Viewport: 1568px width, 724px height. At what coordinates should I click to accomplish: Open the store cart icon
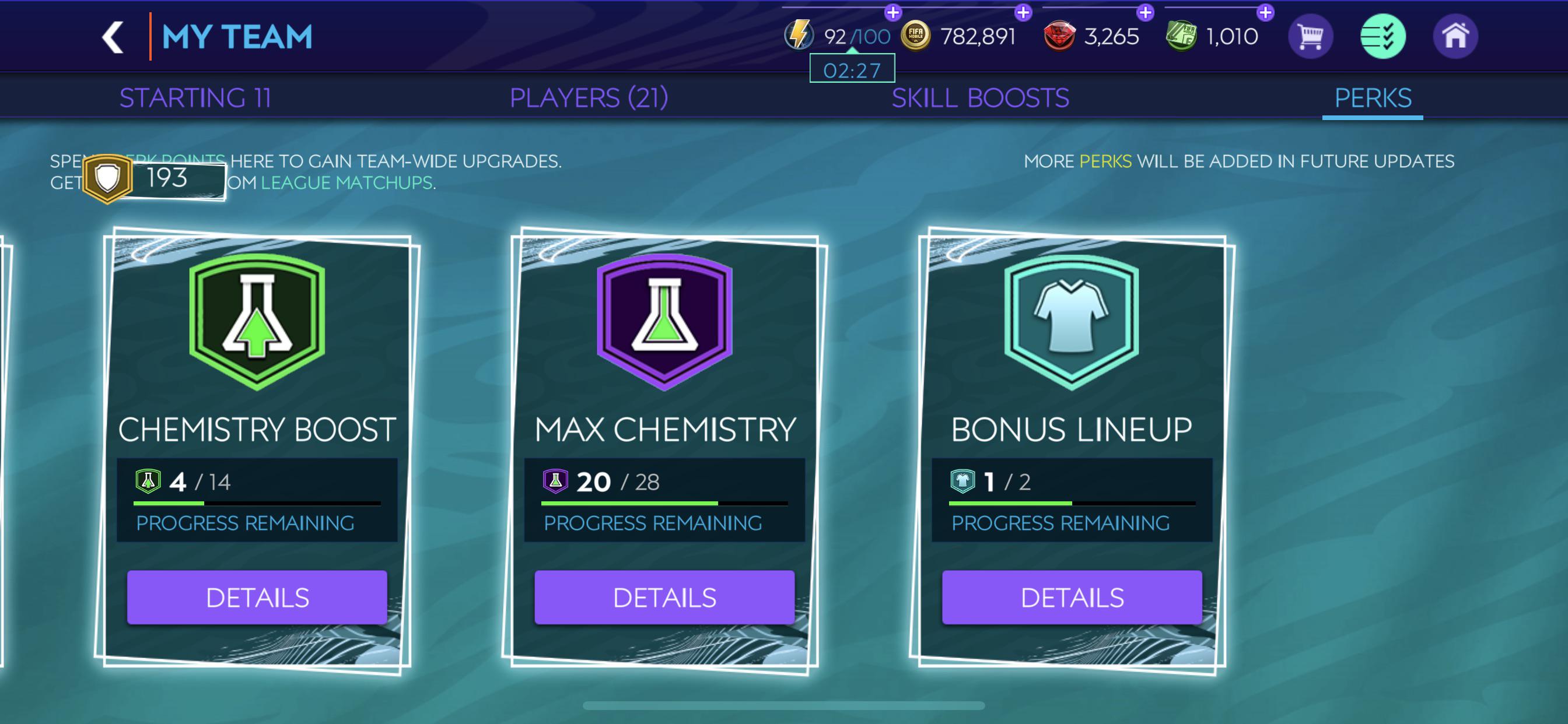point(1310,37)
